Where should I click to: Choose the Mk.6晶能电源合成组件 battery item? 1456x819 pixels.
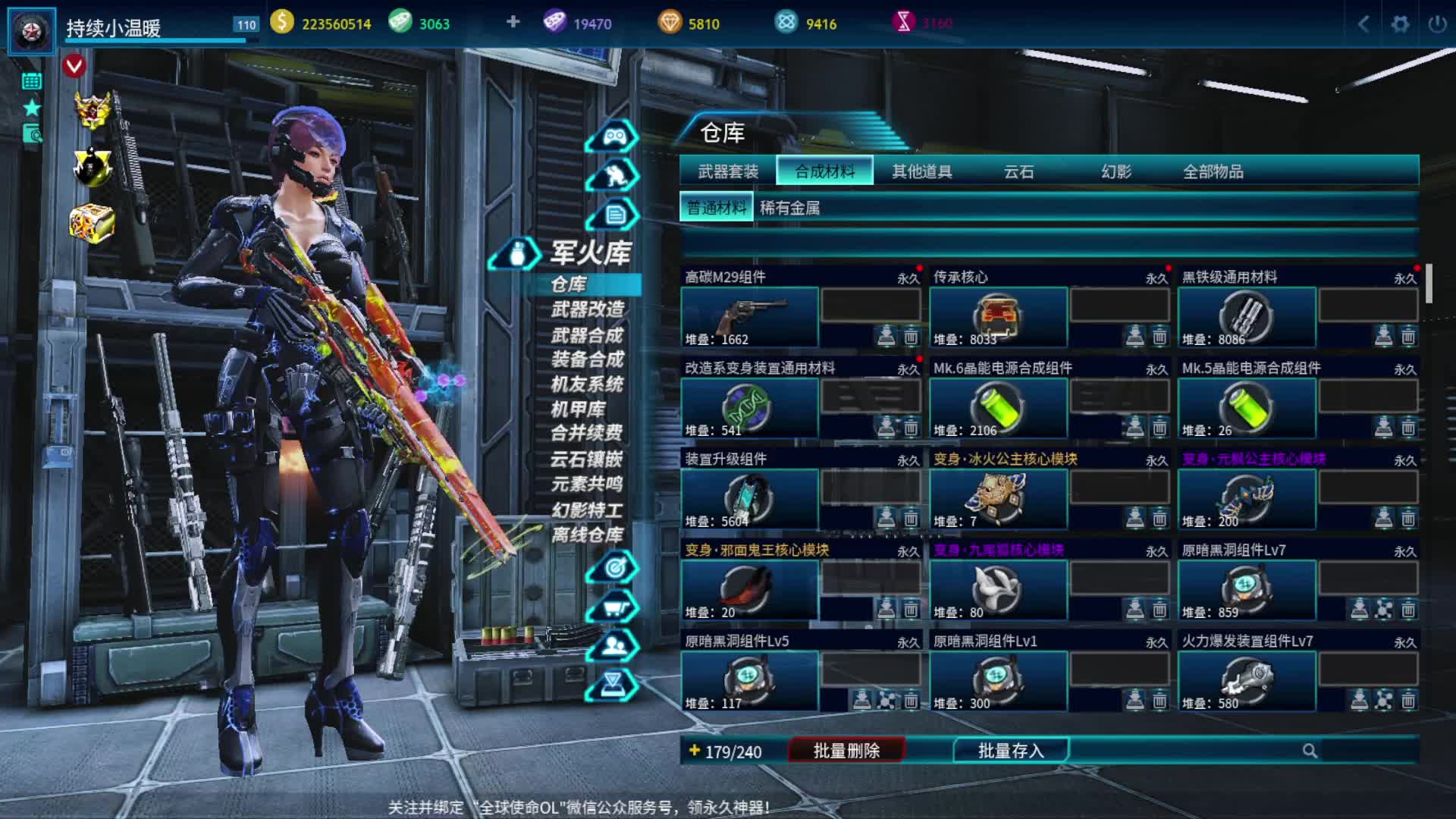pos(998,408)
